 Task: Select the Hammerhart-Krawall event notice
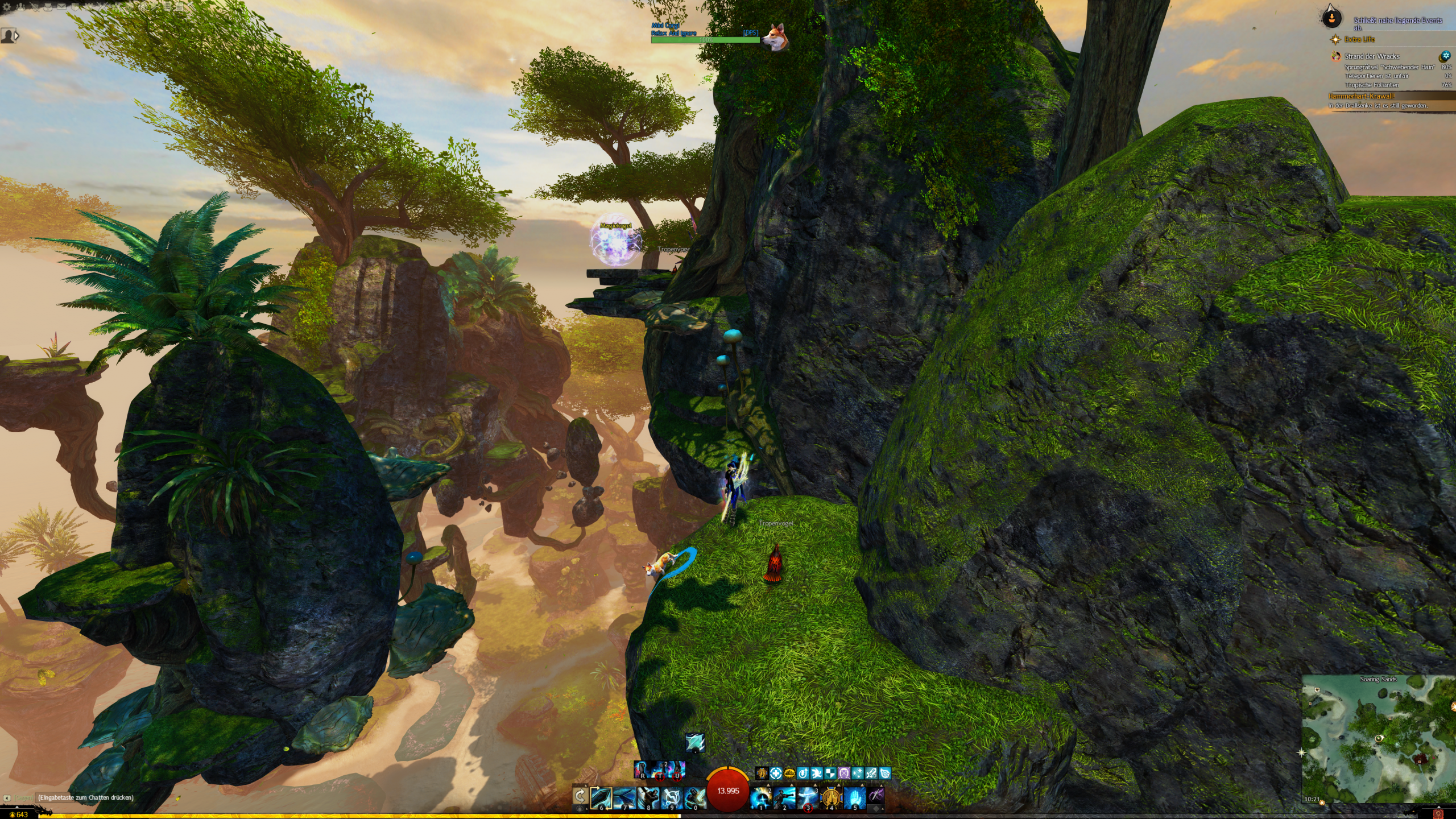[1362, 96]
